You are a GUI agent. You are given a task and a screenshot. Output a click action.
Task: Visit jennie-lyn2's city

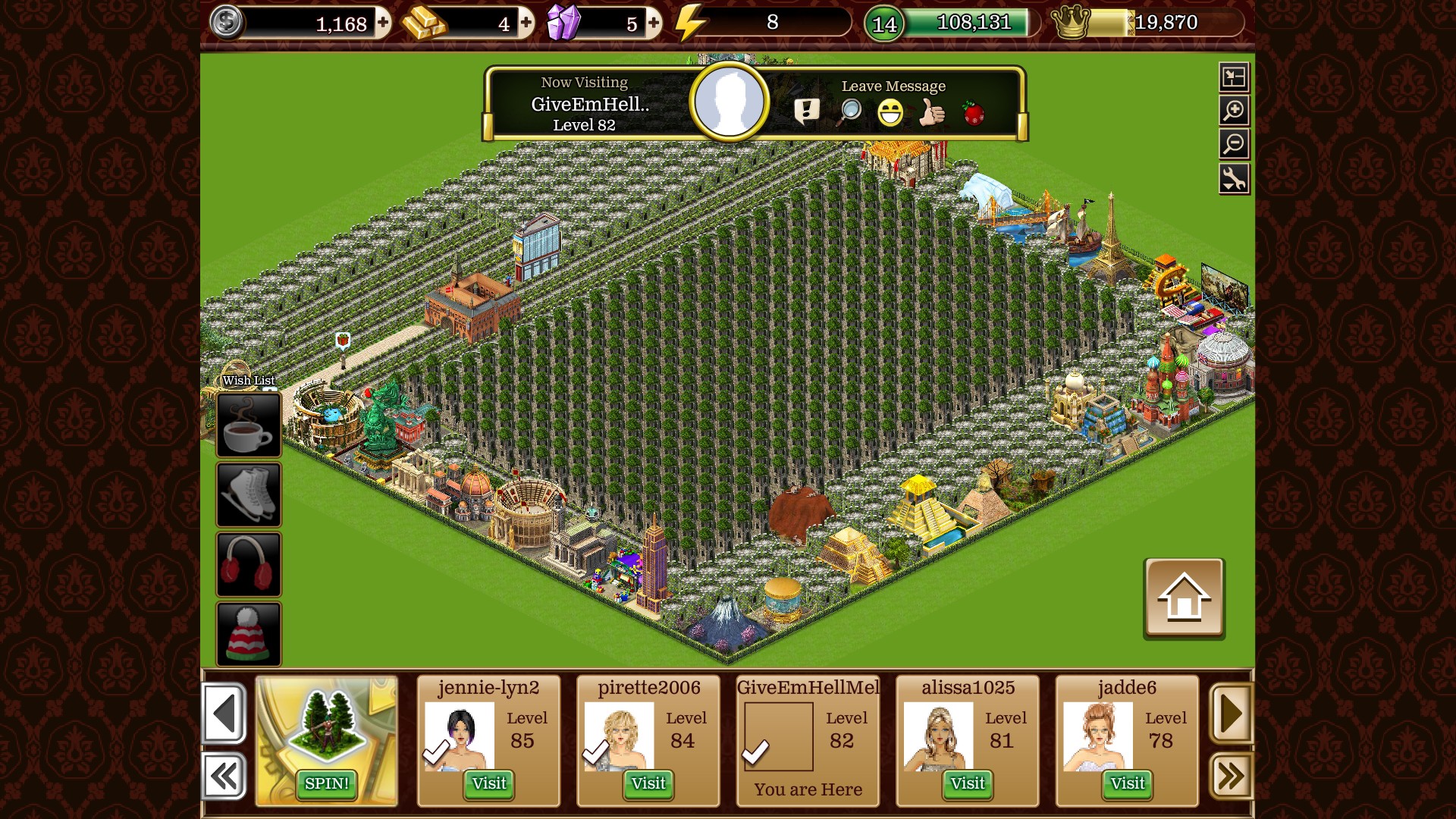point(488,783)
